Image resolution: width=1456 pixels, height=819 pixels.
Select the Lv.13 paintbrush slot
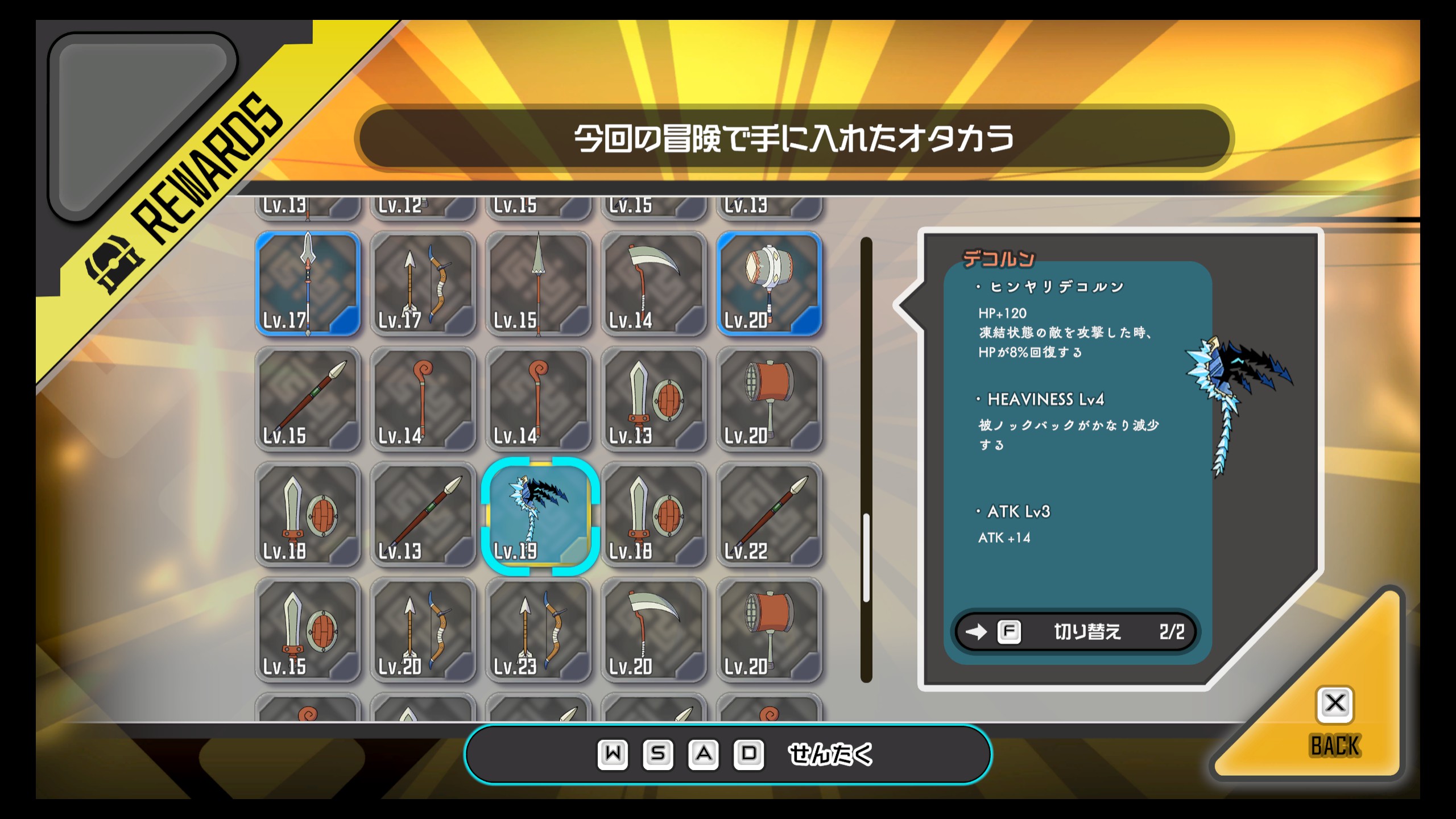(423, 515)
